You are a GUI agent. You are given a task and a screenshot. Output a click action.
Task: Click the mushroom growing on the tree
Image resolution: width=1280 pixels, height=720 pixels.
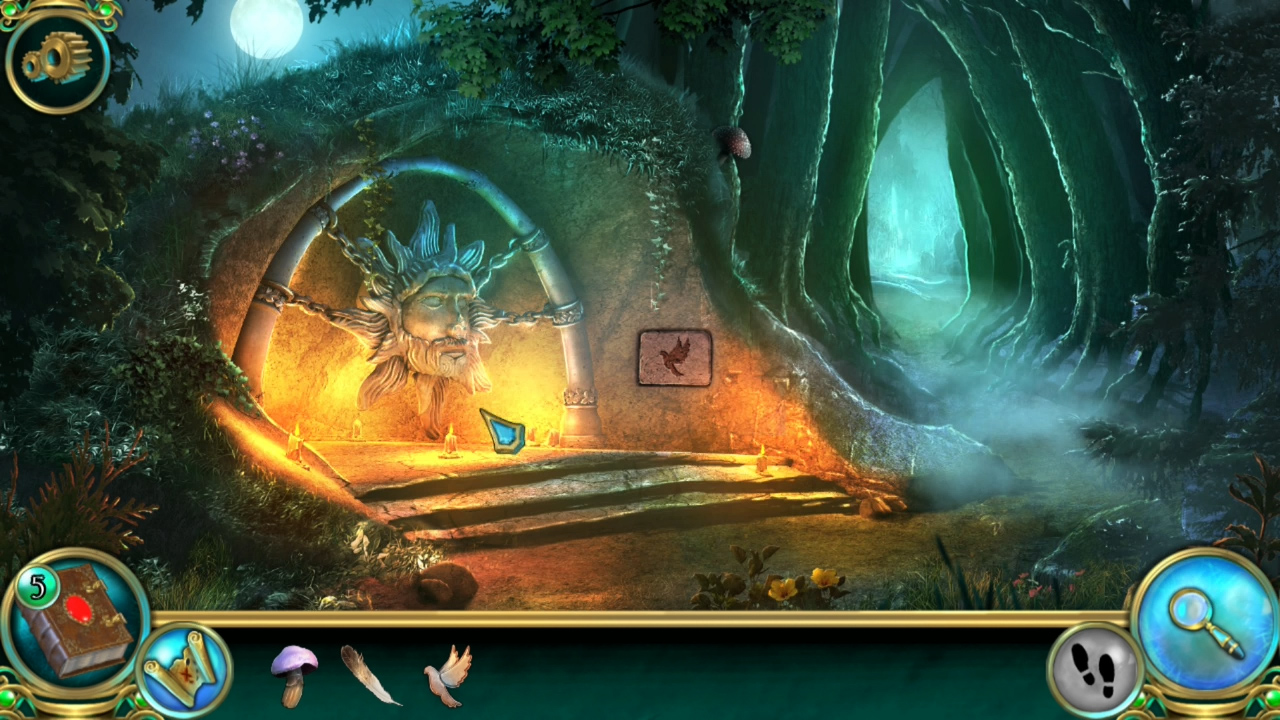tap(737, 143)
